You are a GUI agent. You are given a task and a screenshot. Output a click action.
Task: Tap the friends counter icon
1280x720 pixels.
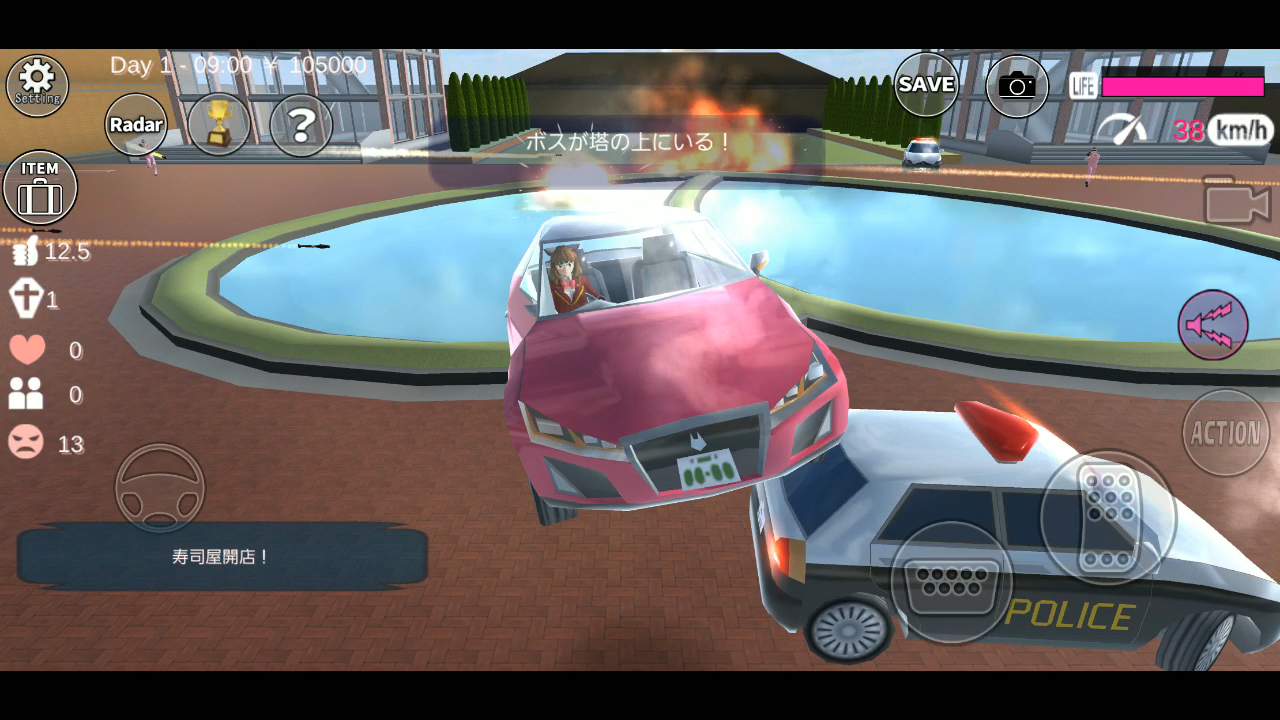tap(25, 395)
